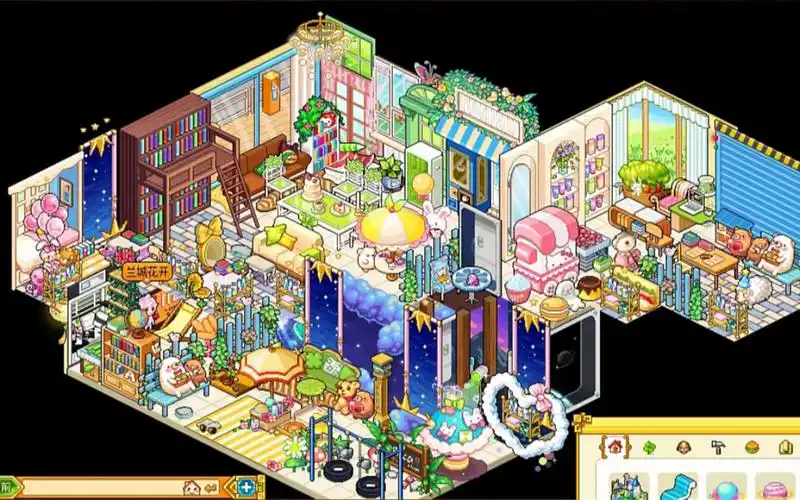This screenshot has width=800, height=500.
Task: Select the red house category tab
Action: [614, 446]
